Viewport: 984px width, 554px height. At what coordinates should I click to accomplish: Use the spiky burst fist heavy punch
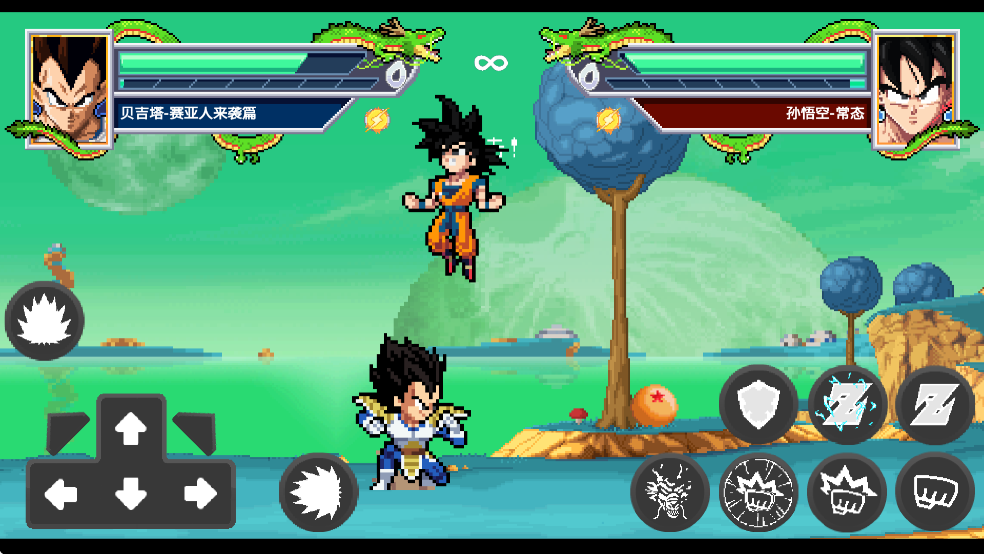(847, 492)
